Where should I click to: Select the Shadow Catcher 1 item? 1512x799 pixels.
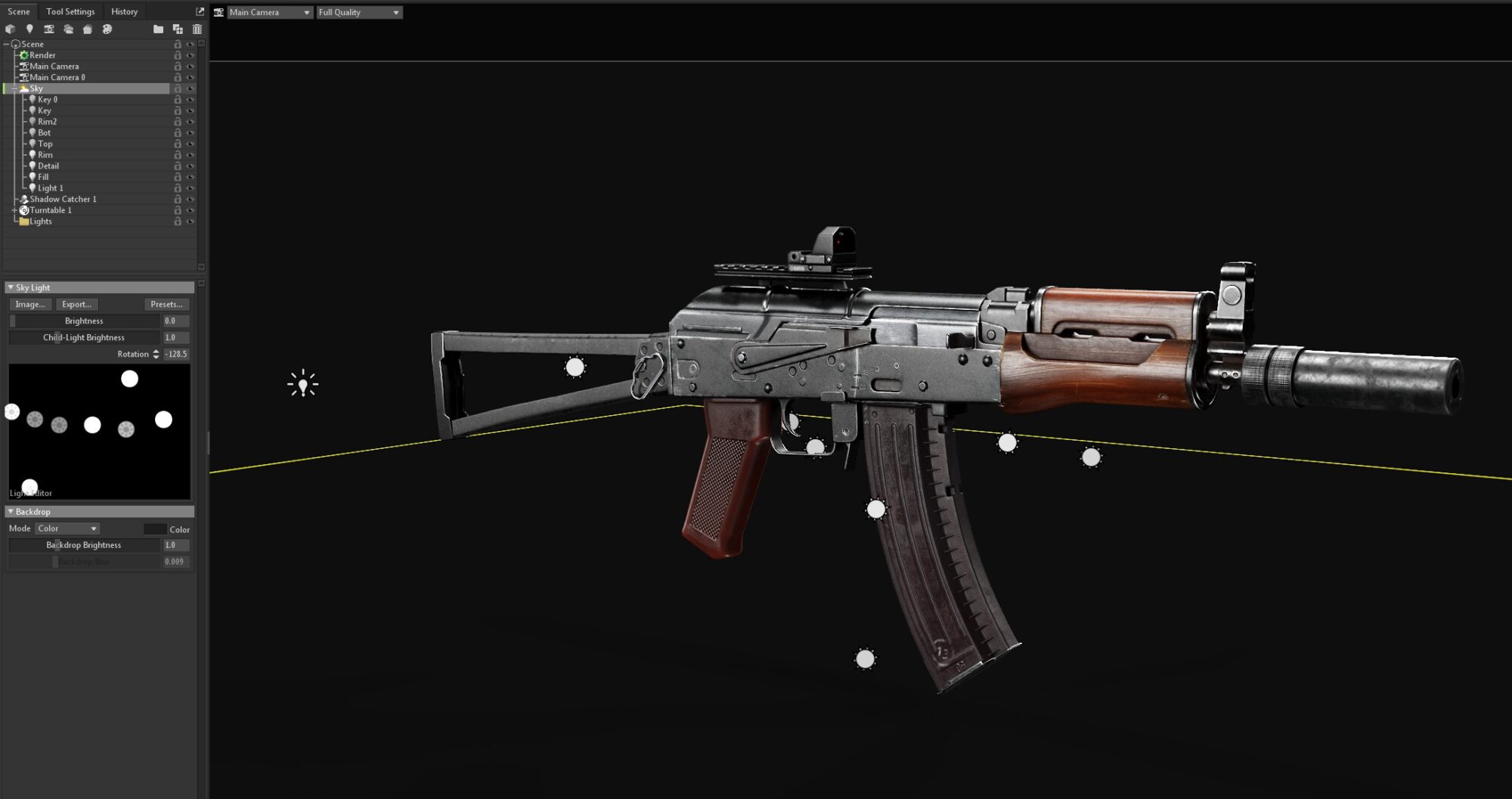(x=63, y=199)
